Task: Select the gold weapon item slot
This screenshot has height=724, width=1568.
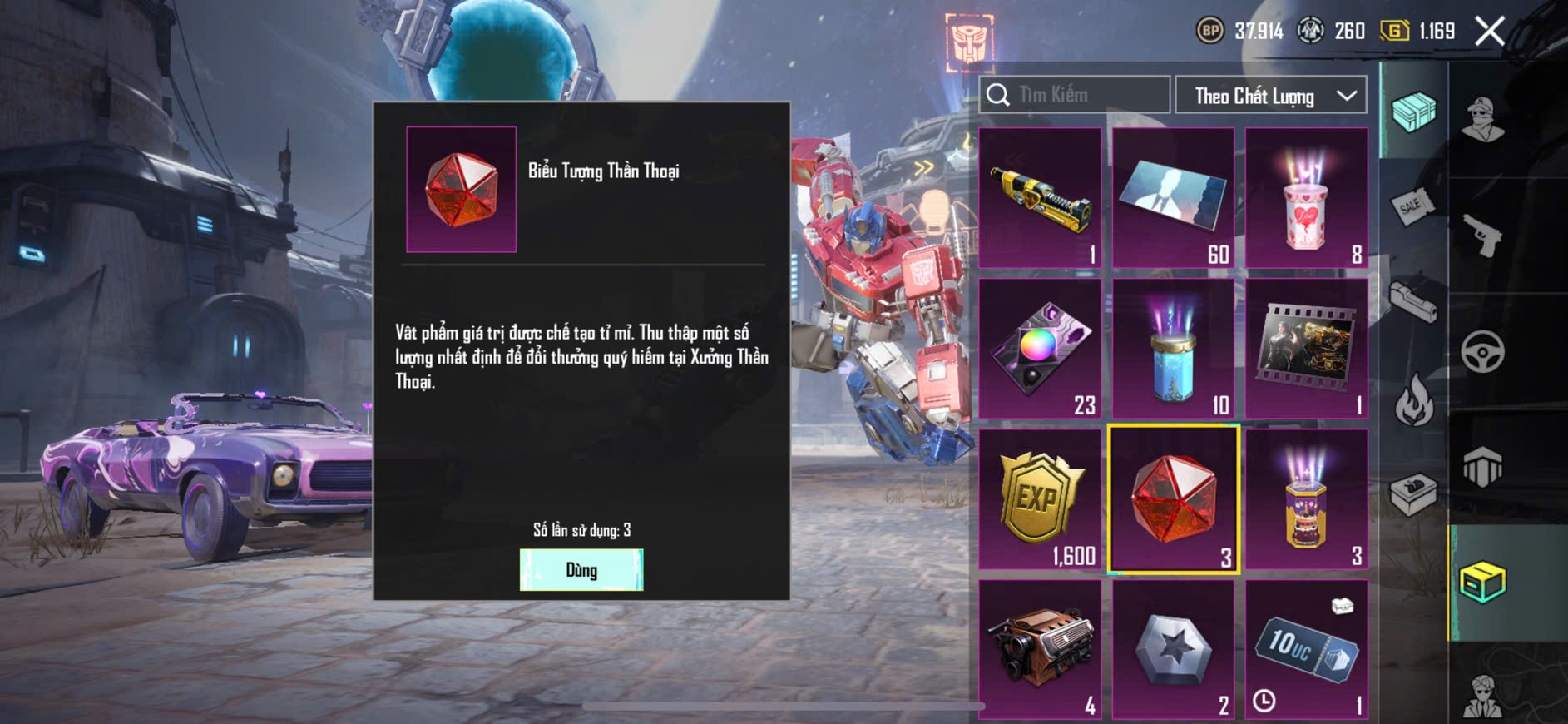Action: (1041, 198)
